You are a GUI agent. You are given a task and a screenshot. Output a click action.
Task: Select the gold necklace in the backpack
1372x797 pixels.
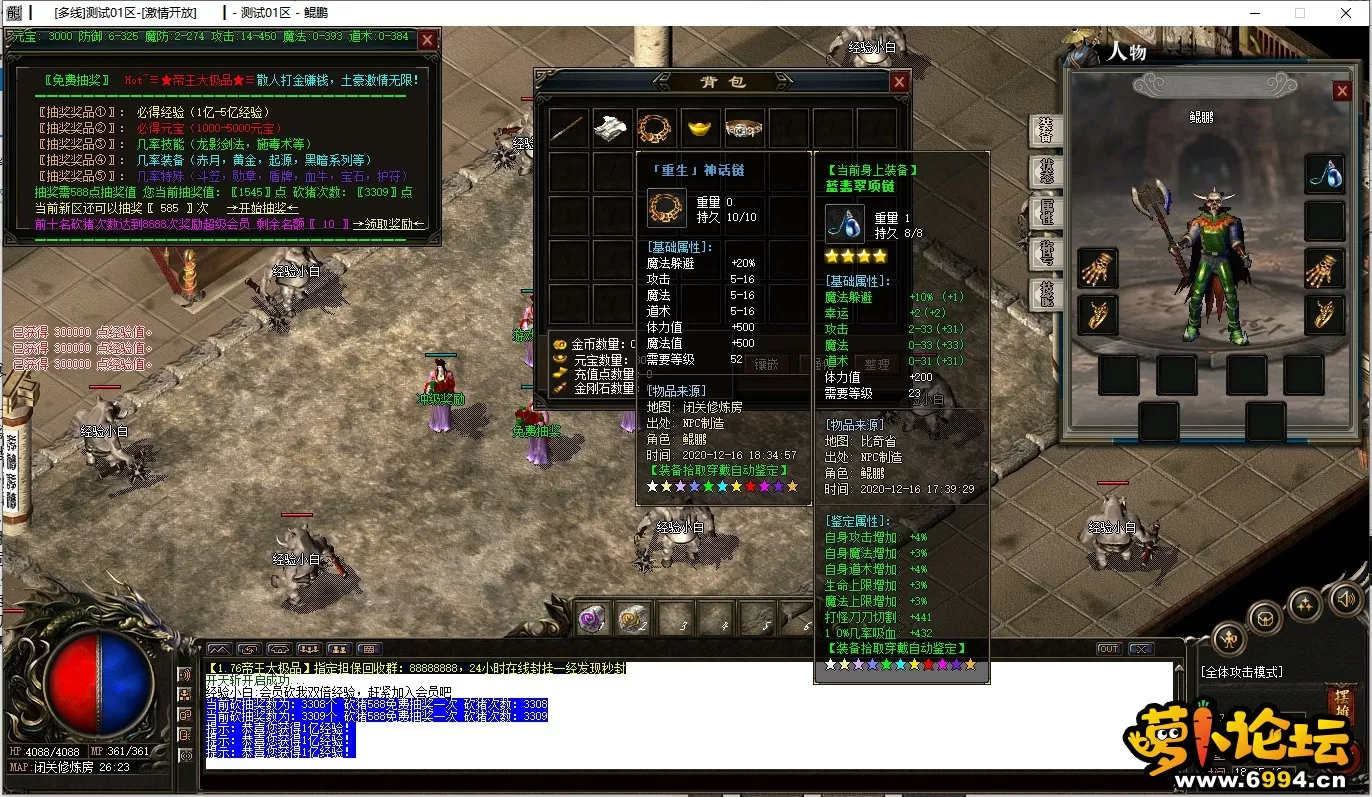pyautogui.click(x=656, y=128)
